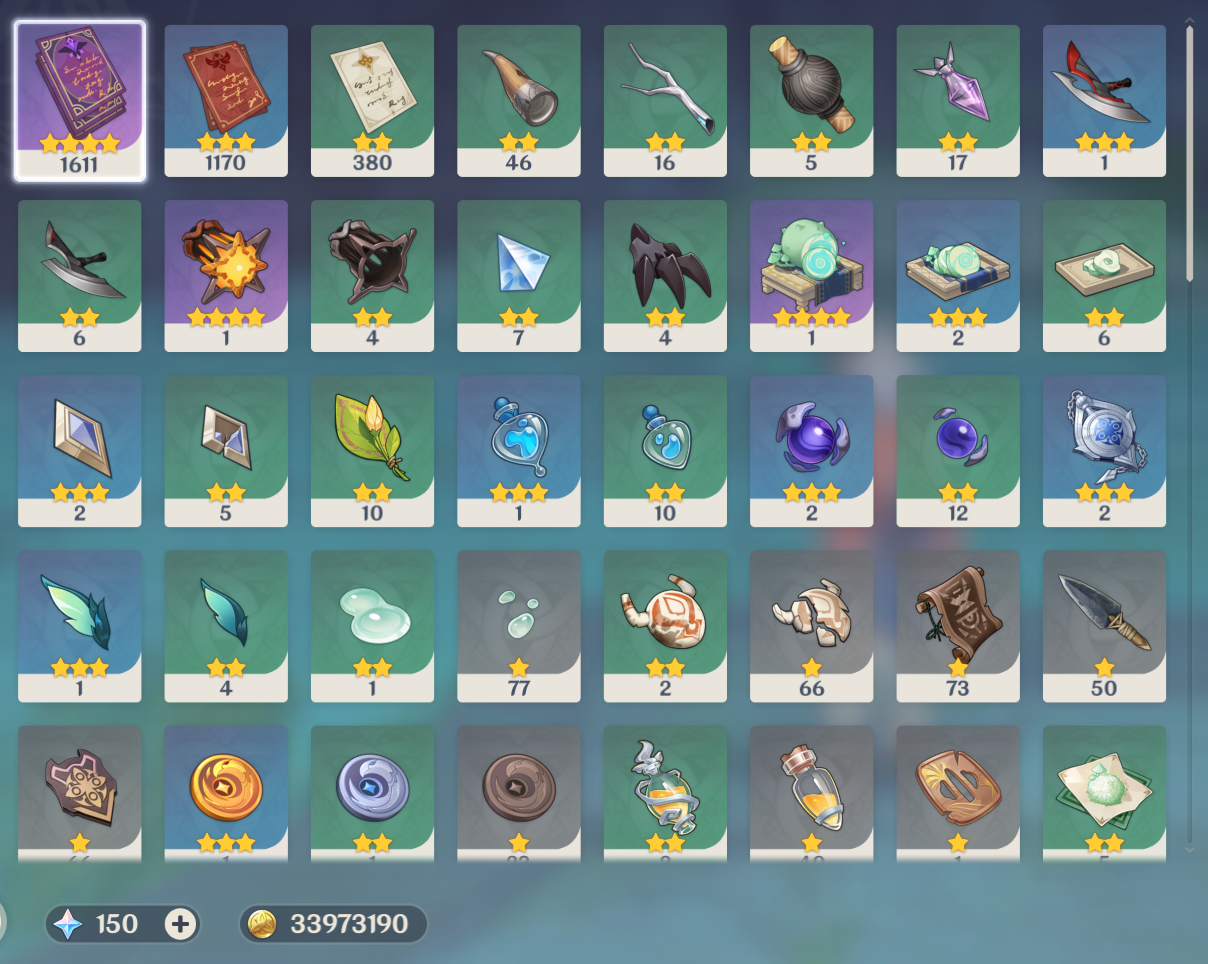Select the flaming orange spiked core item
This screenshot has height=964, width=1208.
tap(225, 275)
